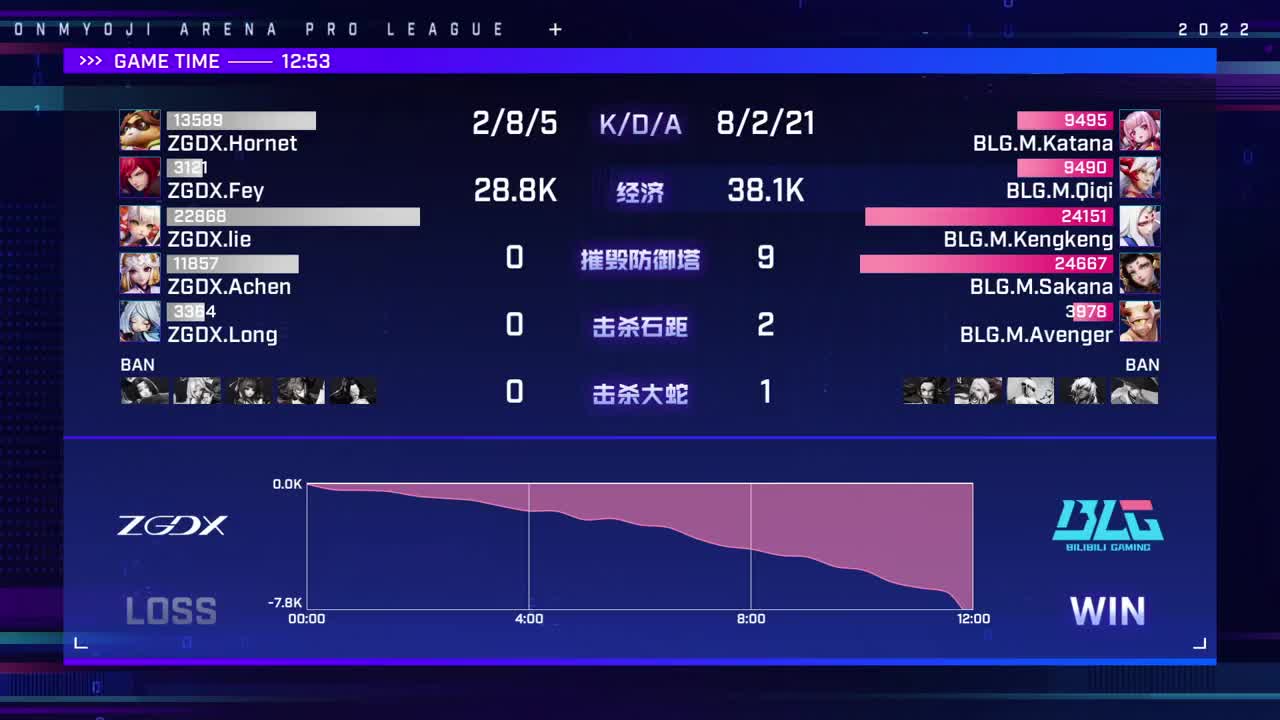Select the 经济 stat label
This screenshot has height=720, width=1280.
[640, 192]
